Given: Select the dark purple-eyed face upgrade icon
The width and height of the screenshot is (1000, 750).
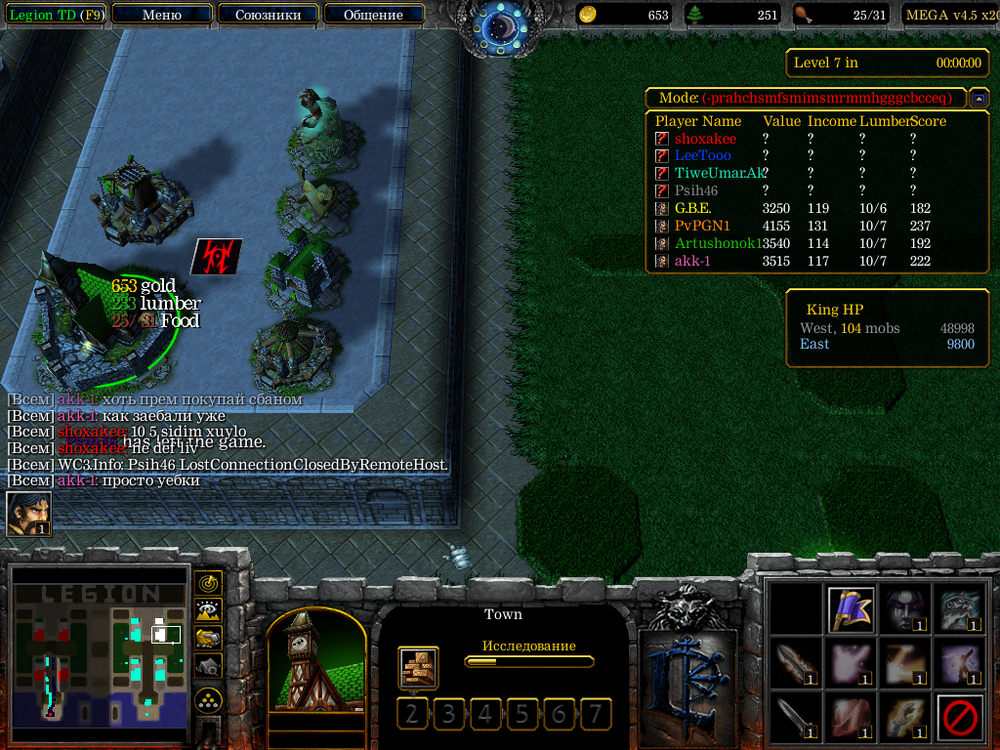Looking at the screenshot, I should click(905, 609).
